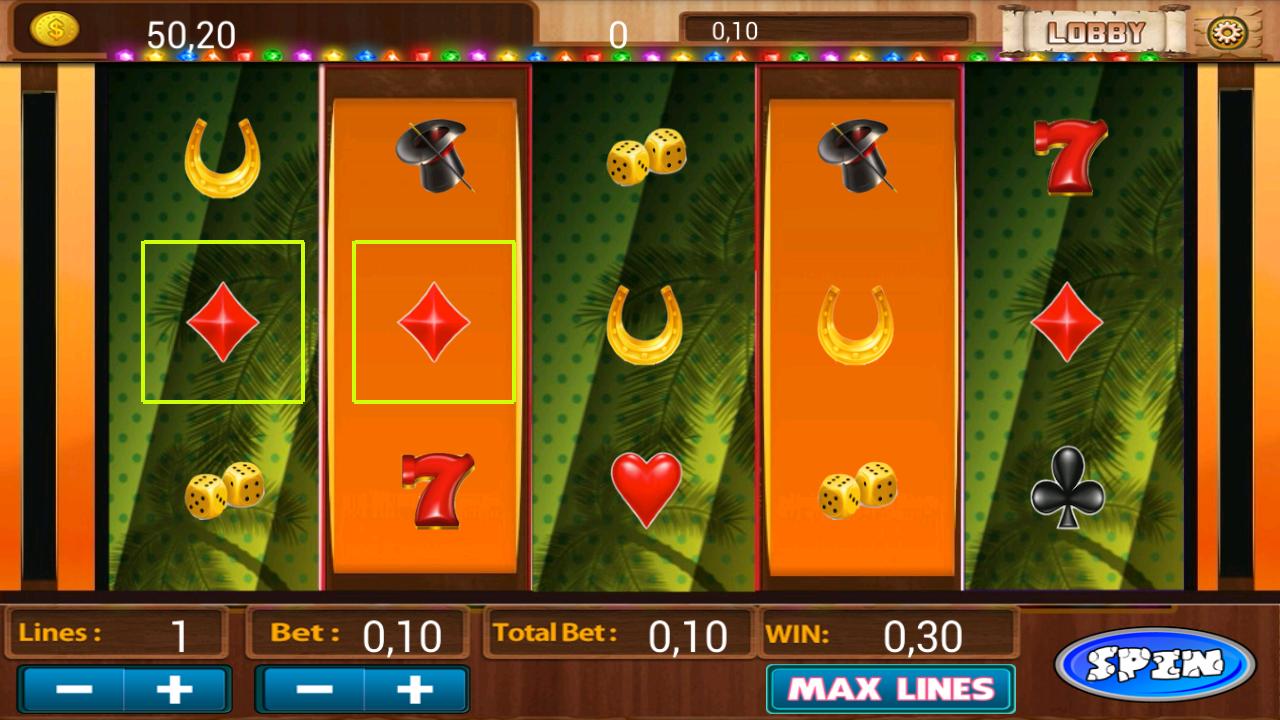Raise the Bet using the plus button
This screenshot has height=720, width=1280.
(418, 688)
